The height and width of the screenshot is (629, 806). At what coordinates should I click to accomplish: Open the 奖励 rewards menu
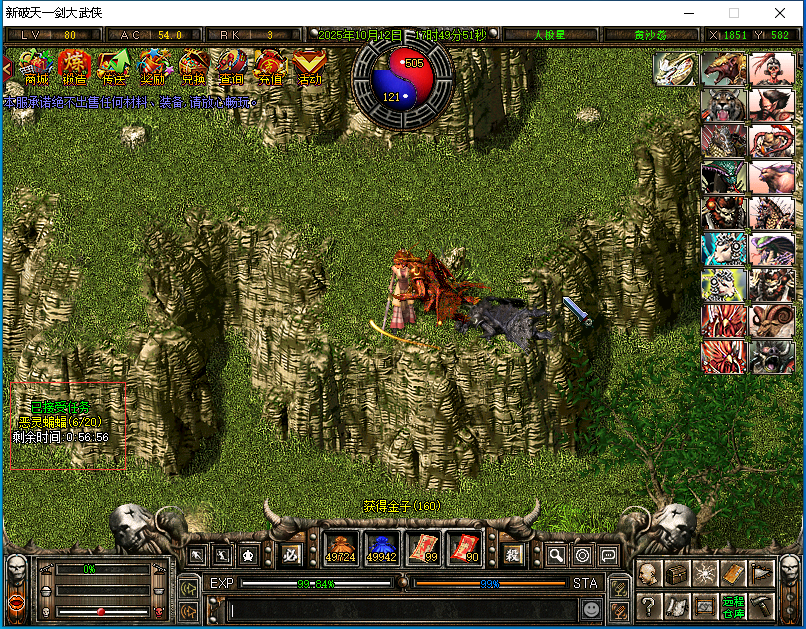pyautogui.click(x=154, y=68)
